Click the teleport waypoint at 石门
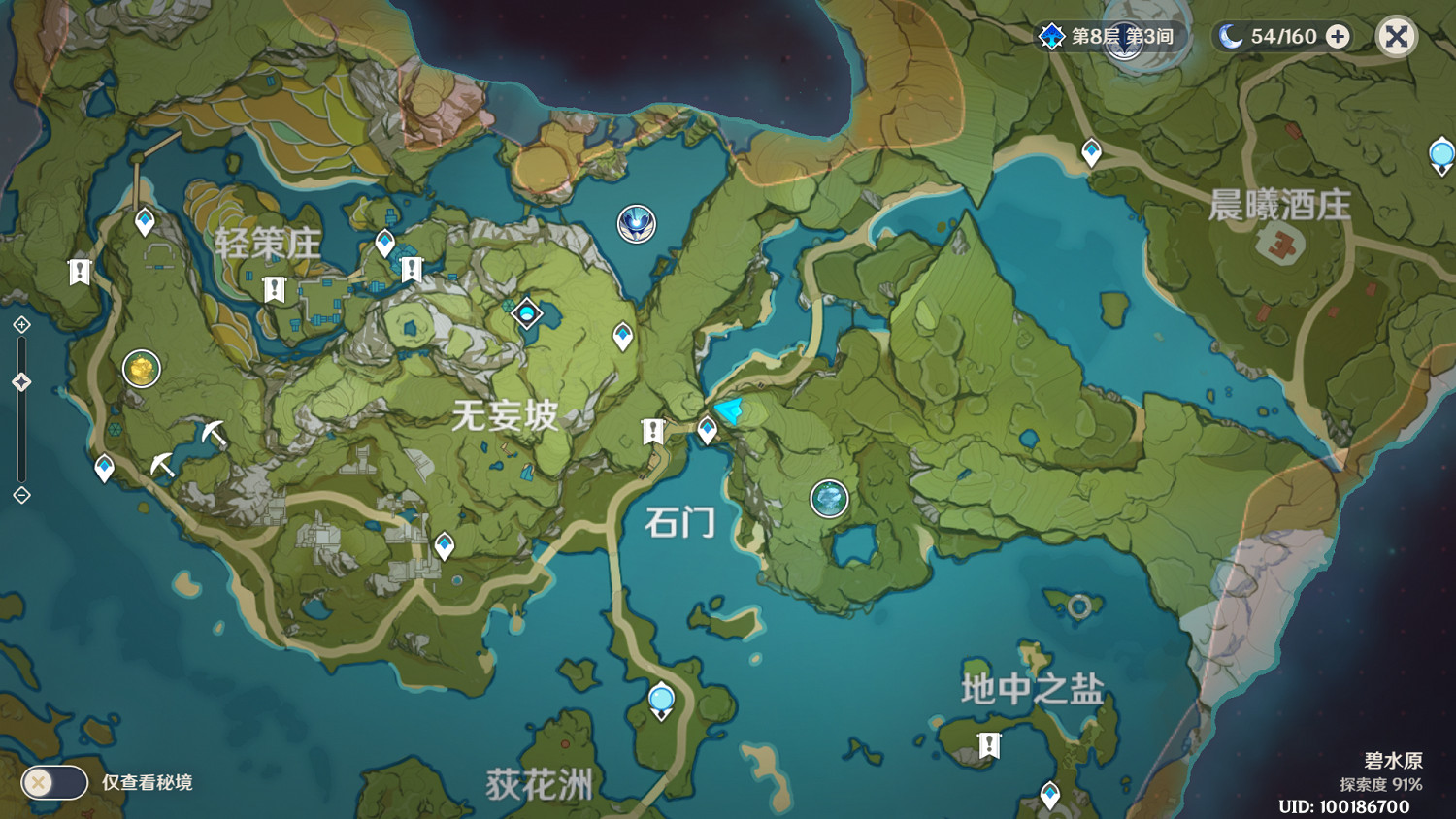Viewport: 1456px width, 819px height. [x=706, y=428]
